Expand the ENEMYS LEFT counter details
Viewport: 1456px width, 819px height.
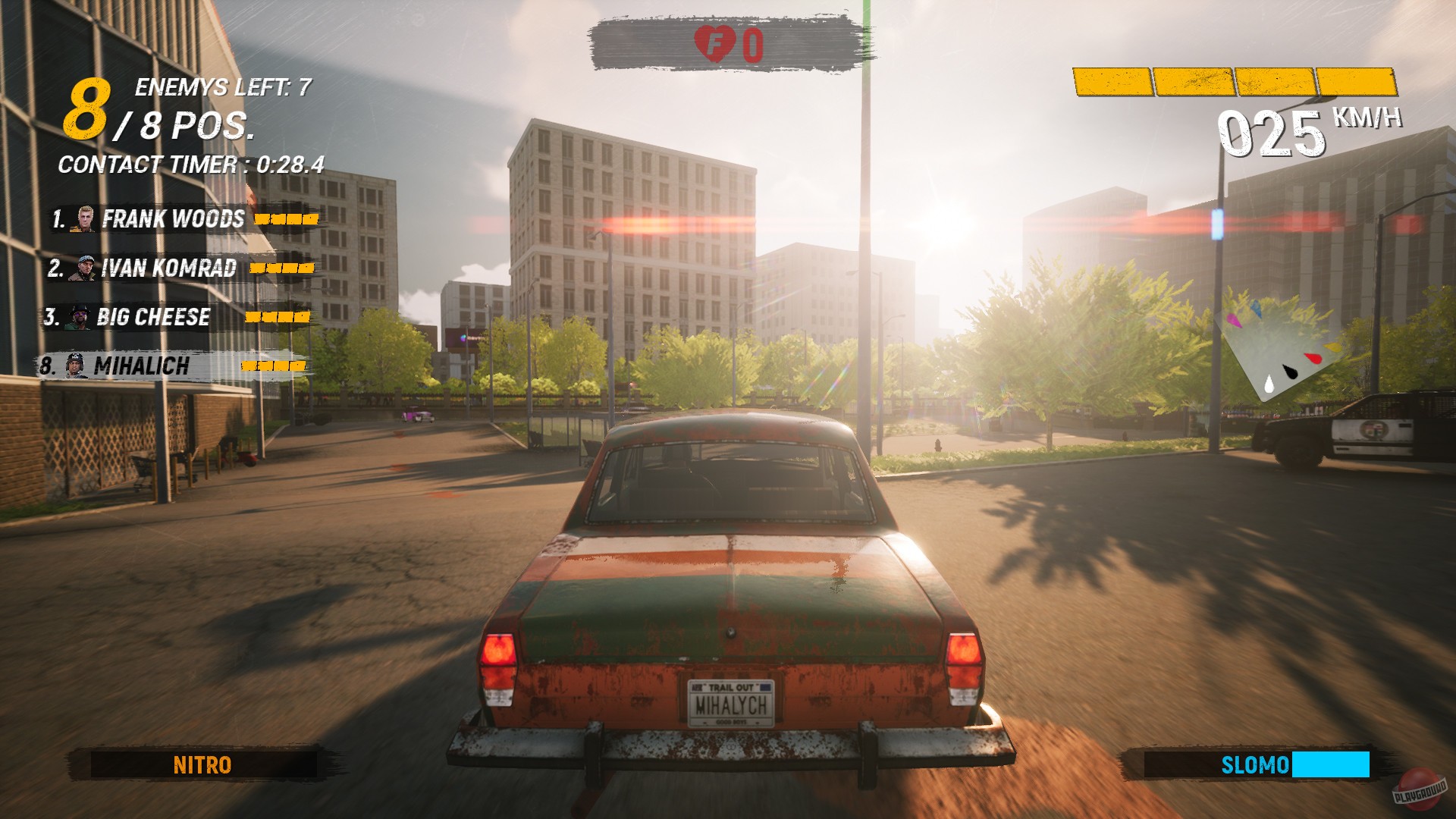pyautogui.click(x=224, y=86)
